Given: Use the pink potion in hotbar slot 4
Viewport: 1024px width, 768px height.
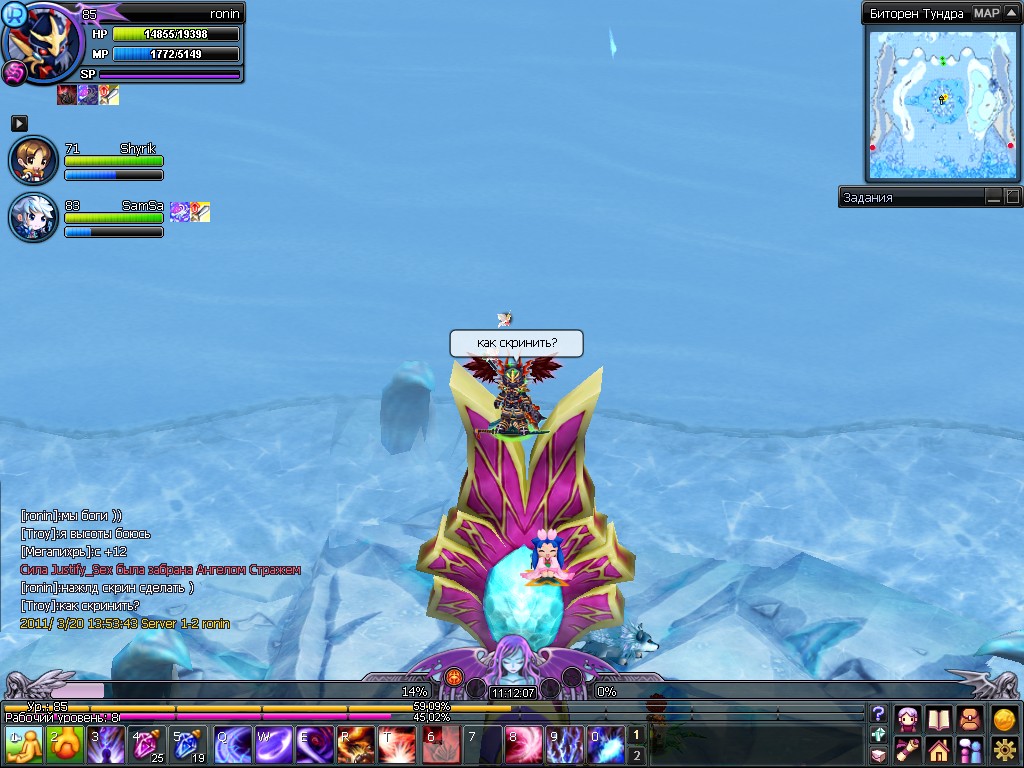Looking at the screenshot, I should [x=149, y=746].
